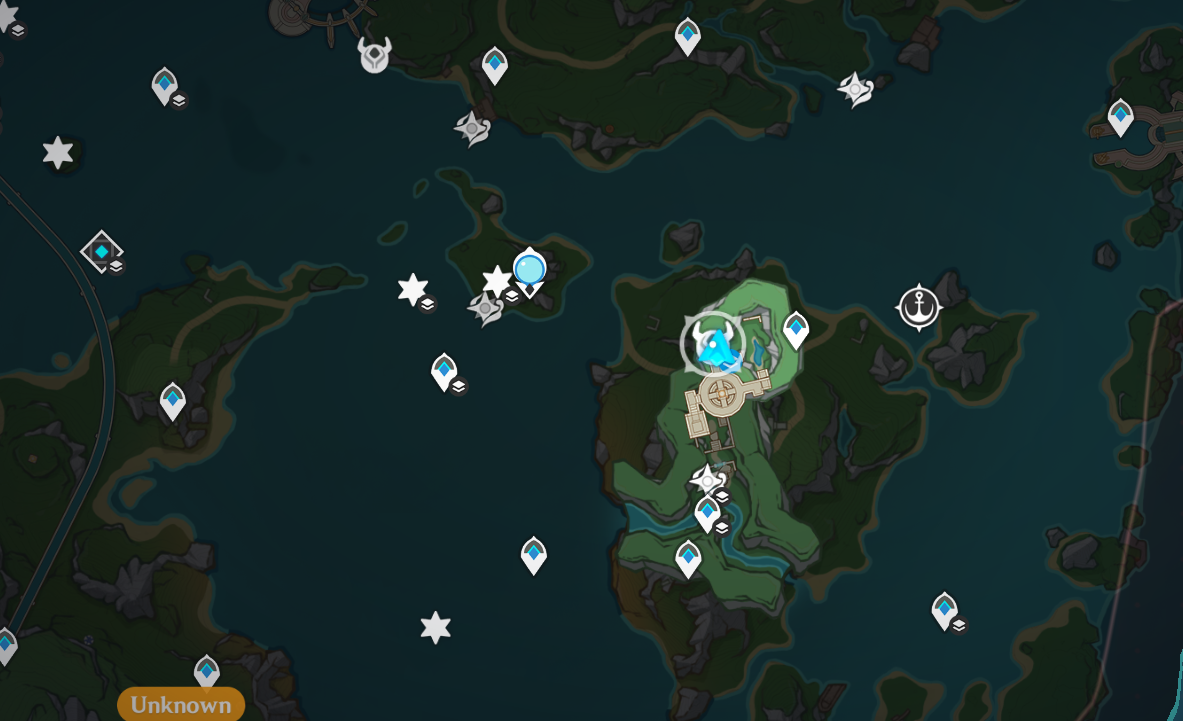1183x721 pixels.
Task: Click the orange Unknown area label
Action: coord(181,704)
